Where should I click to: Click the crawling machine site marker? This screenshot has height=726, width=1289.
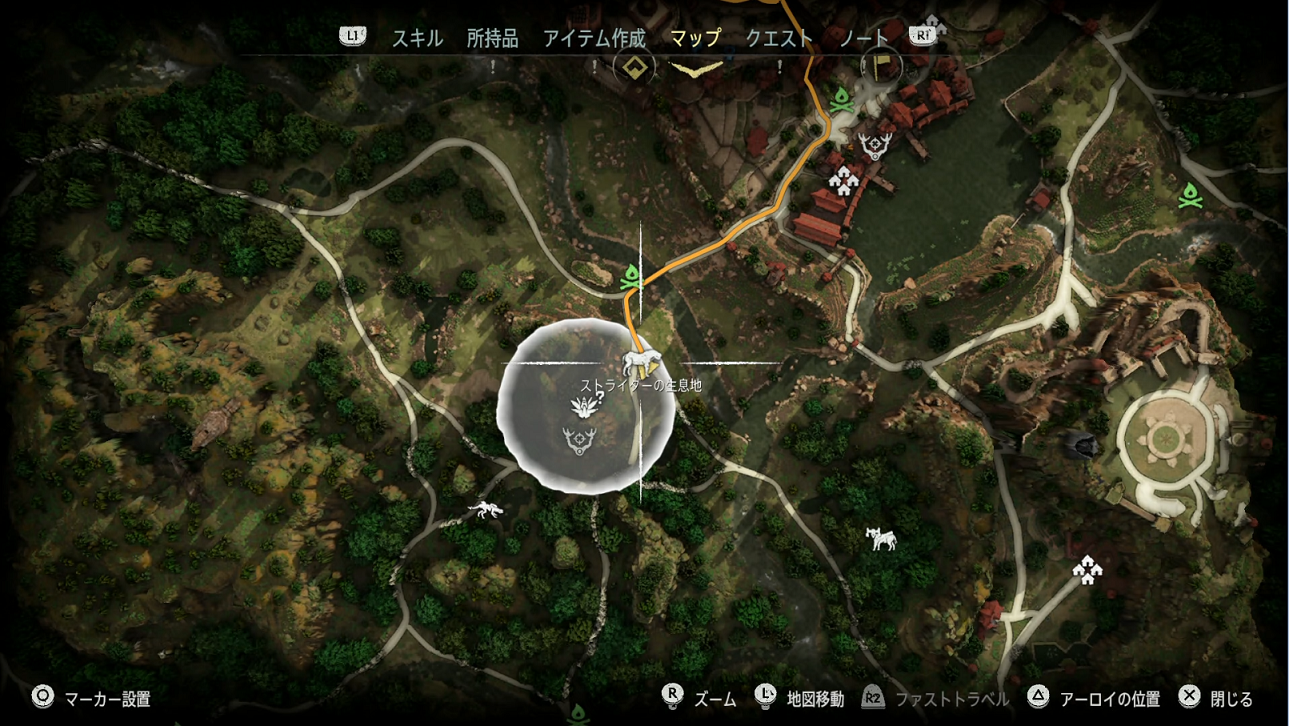[486, 511]
